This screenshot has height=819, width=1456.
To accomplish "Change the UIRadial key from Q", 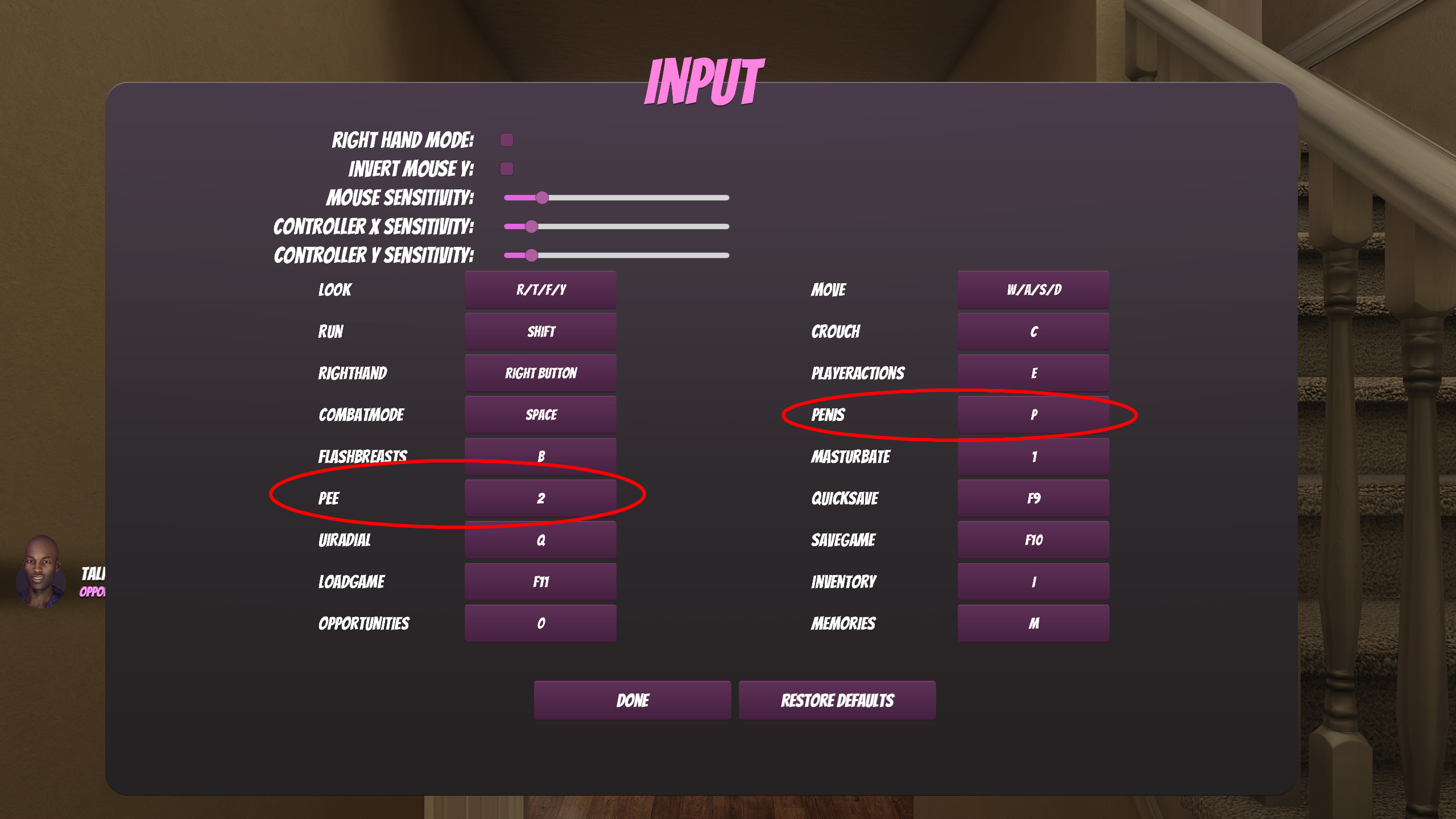I will [540, 539].
